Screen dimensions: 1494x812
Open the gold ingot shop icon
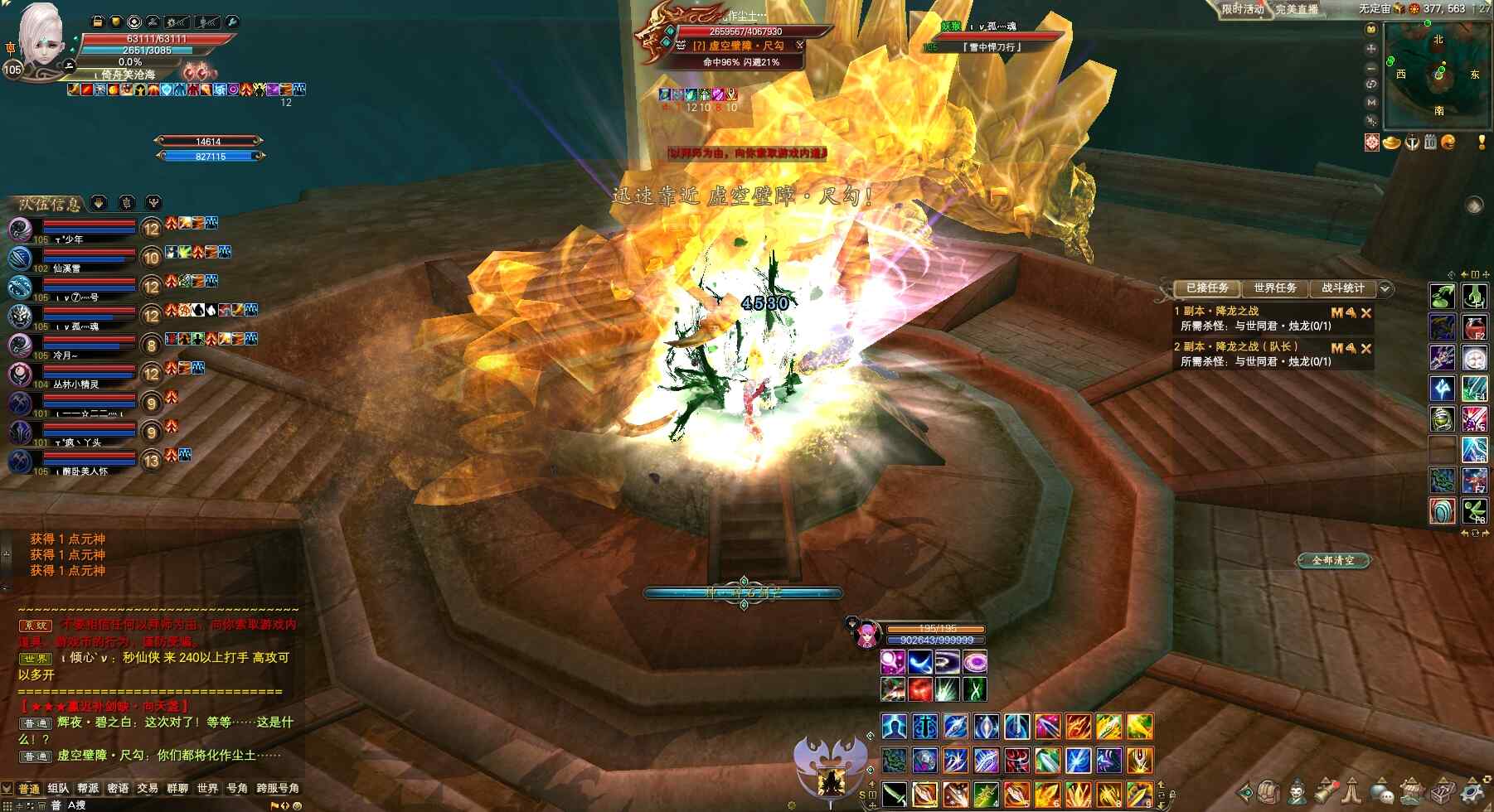pos(1392,143)
